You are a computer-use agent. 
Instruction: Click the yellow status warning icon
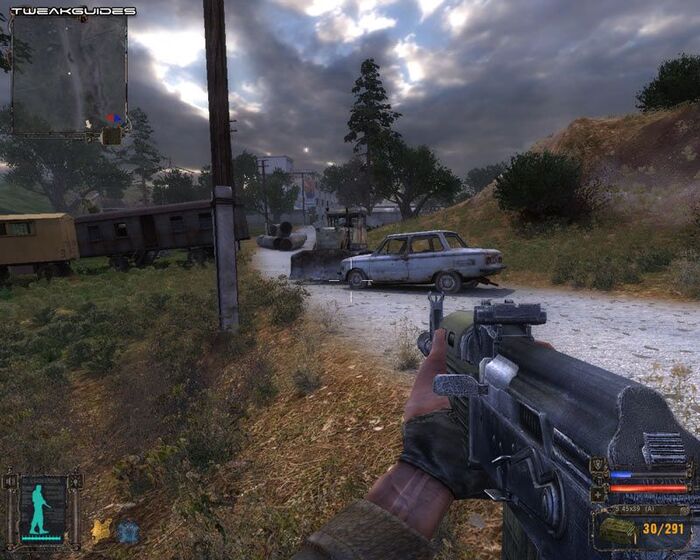101,530
